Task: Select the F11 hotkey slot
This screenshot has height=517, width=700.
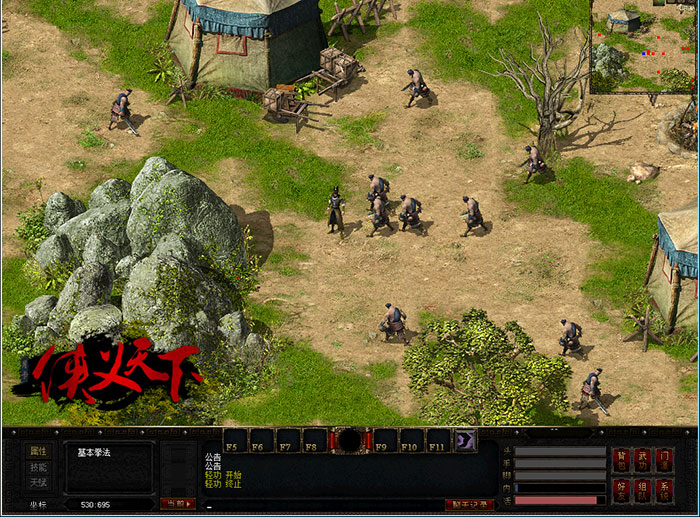Action: pos(439,441)
